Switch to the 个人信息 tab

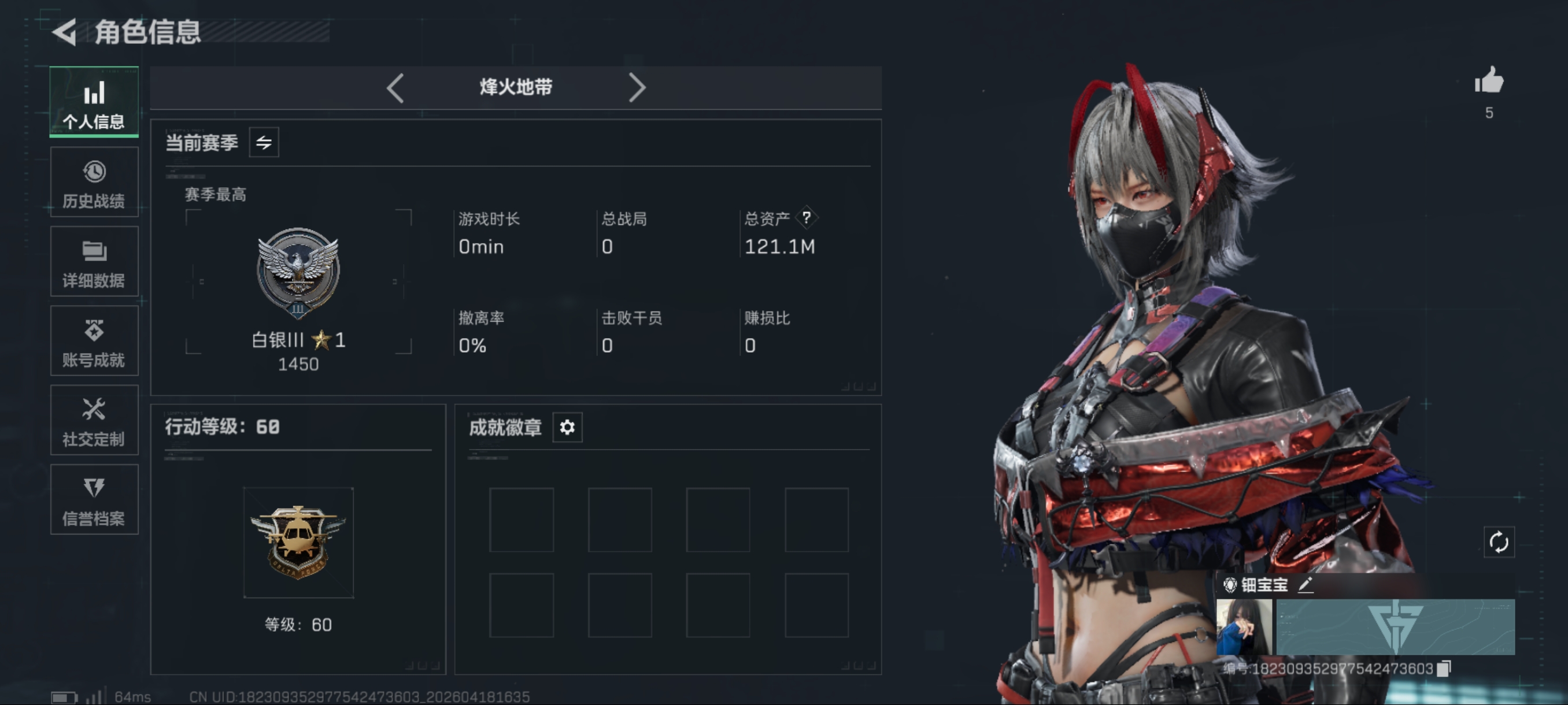(94, 102)
